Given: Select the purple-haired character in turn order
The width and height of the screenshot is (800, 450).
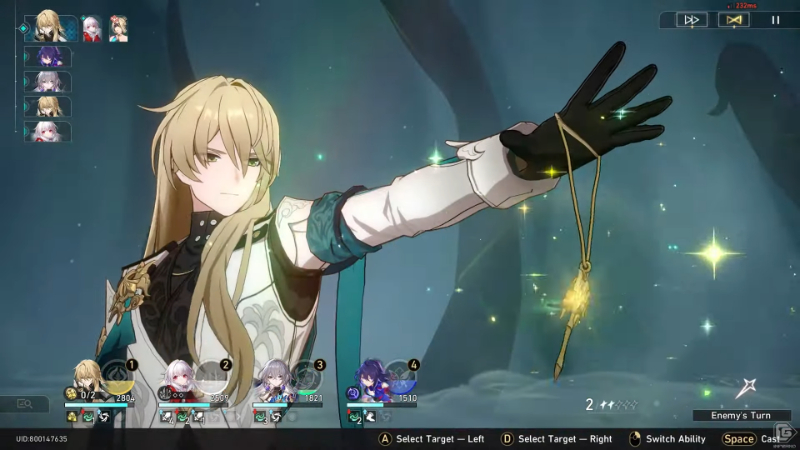Looking at the screenshot, I should point(47,57).
